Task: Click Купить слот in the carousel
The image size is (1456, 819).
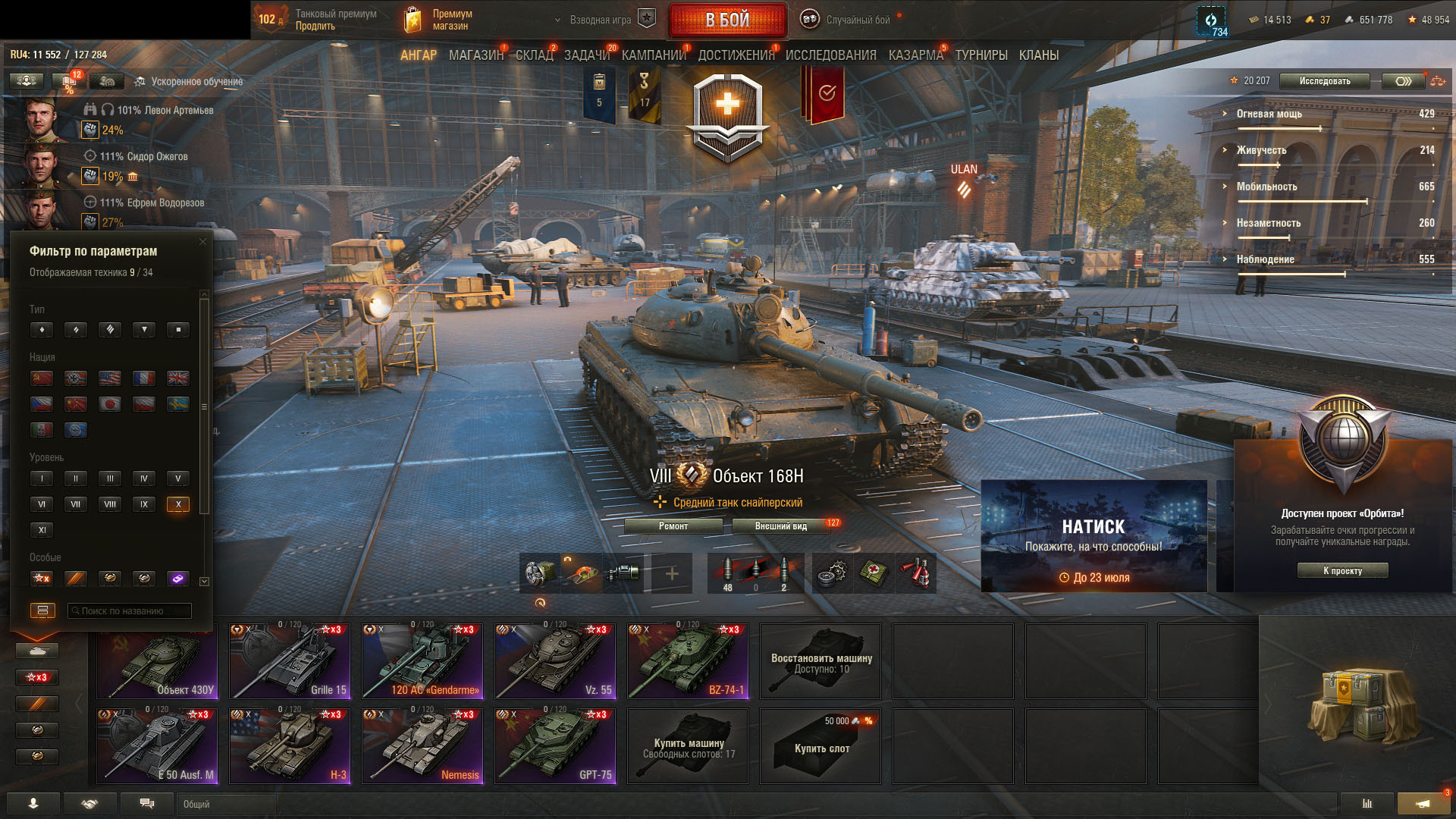Action: click(821, 747)
